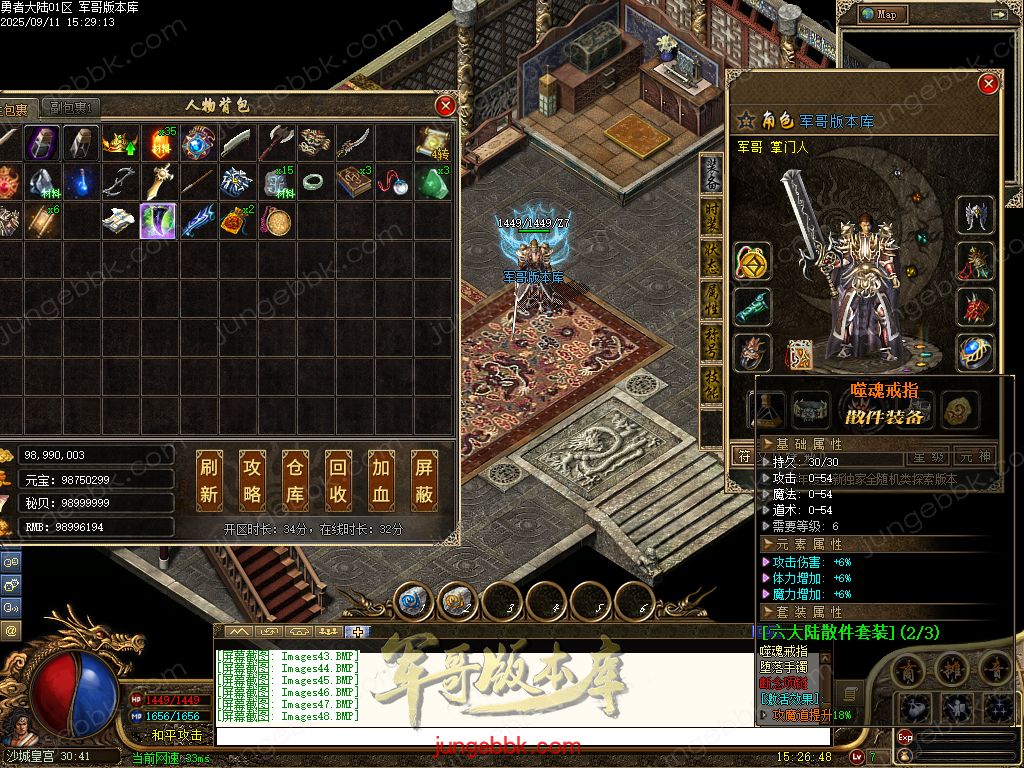Select the golden crown with green arrow
Screen dimensions: 1024x768
click(x=119, y=144)
